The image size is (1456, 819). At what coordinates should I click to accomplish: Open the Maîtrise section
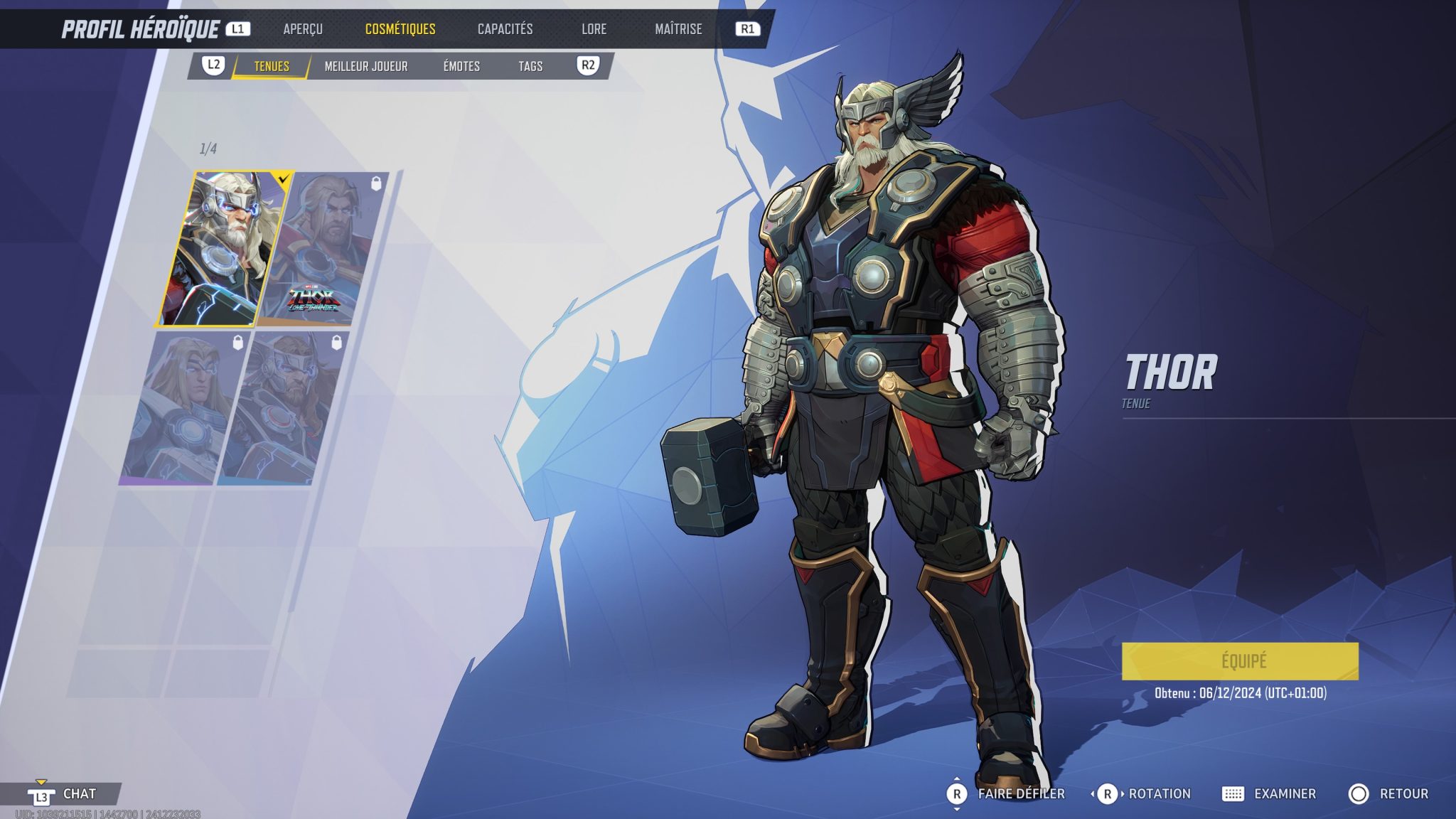click(679, 29)
